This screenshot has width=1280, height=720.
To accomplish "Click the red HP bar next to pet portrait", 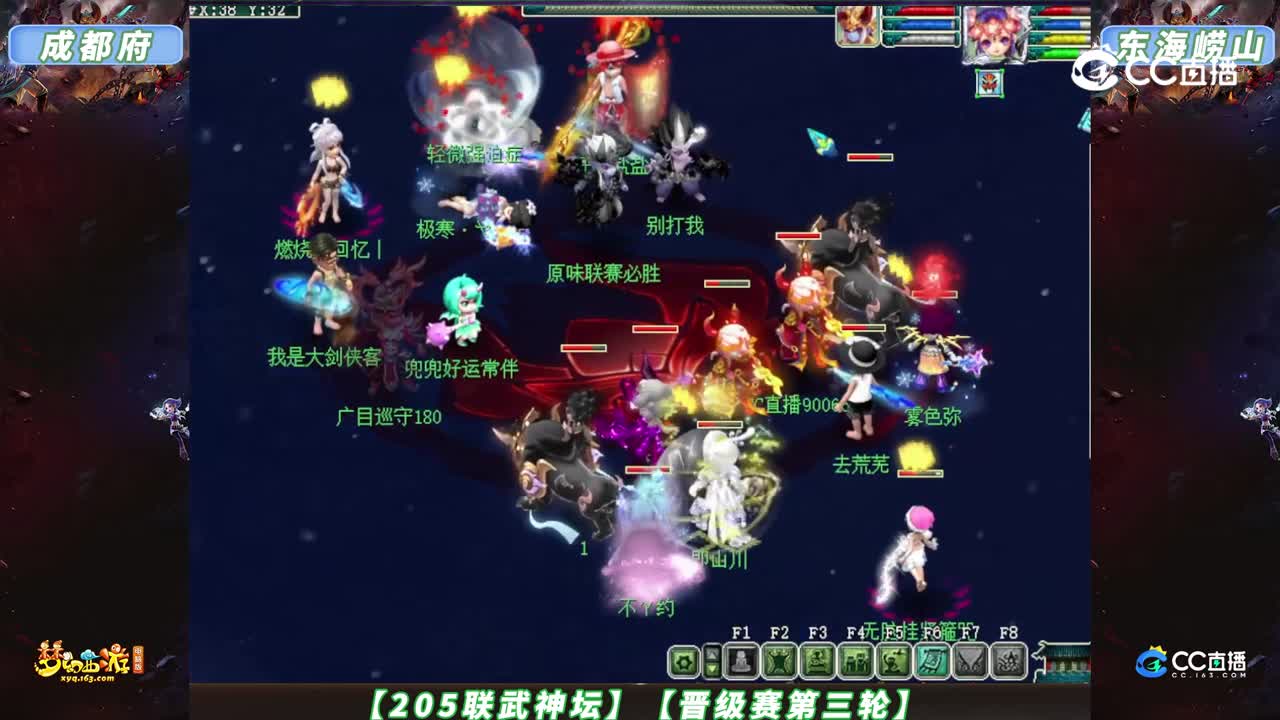I will coord(926,12).
